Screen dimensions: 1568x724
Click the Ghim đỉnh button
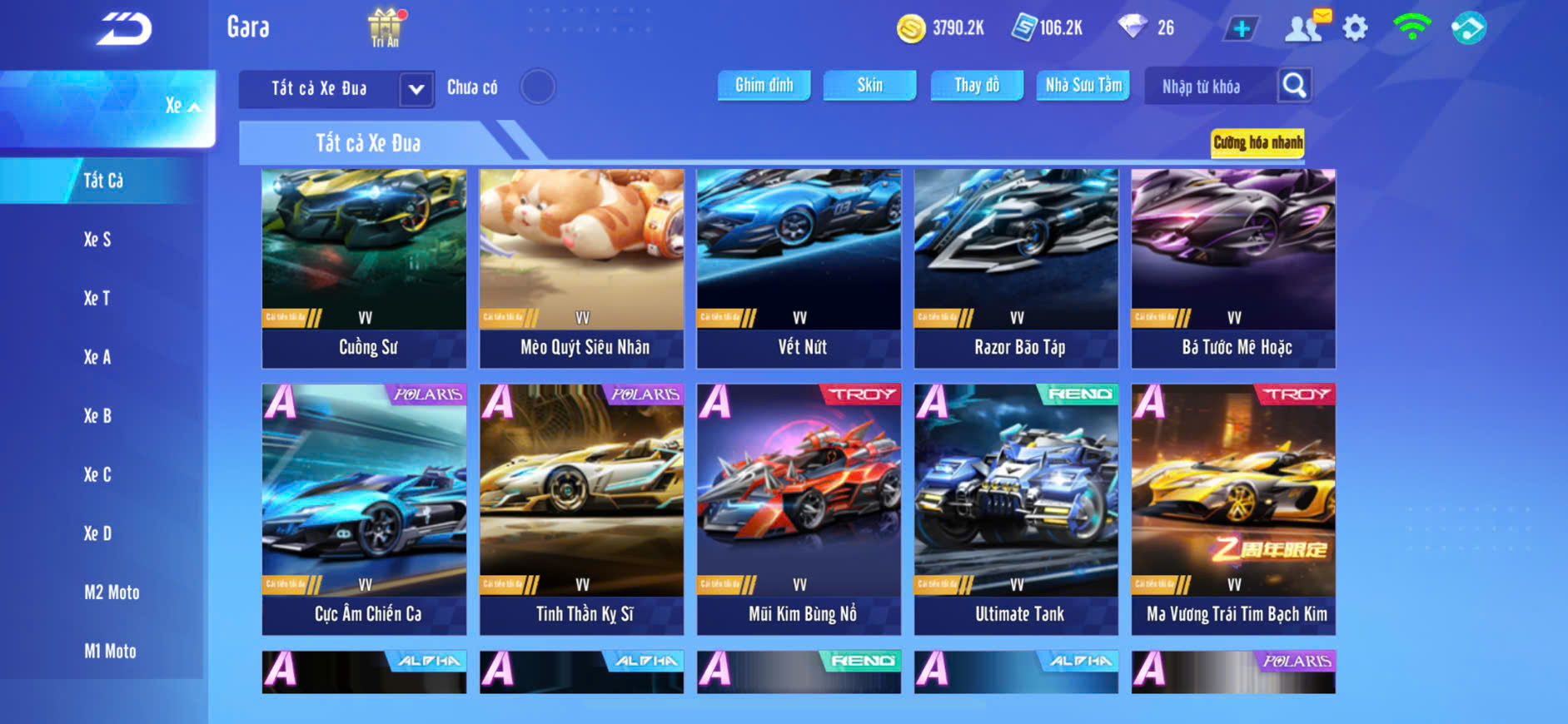pos(764,85)
